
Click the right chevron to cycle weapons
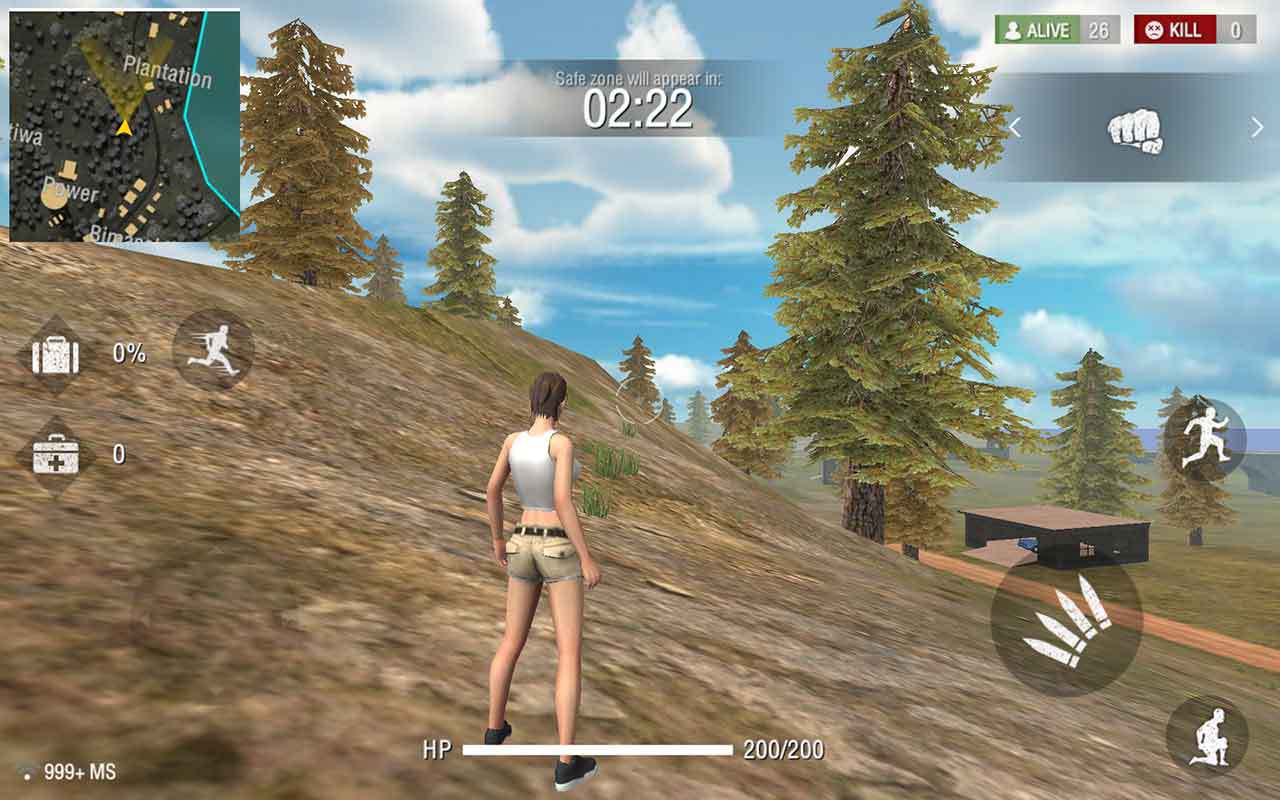[1254, 128]
